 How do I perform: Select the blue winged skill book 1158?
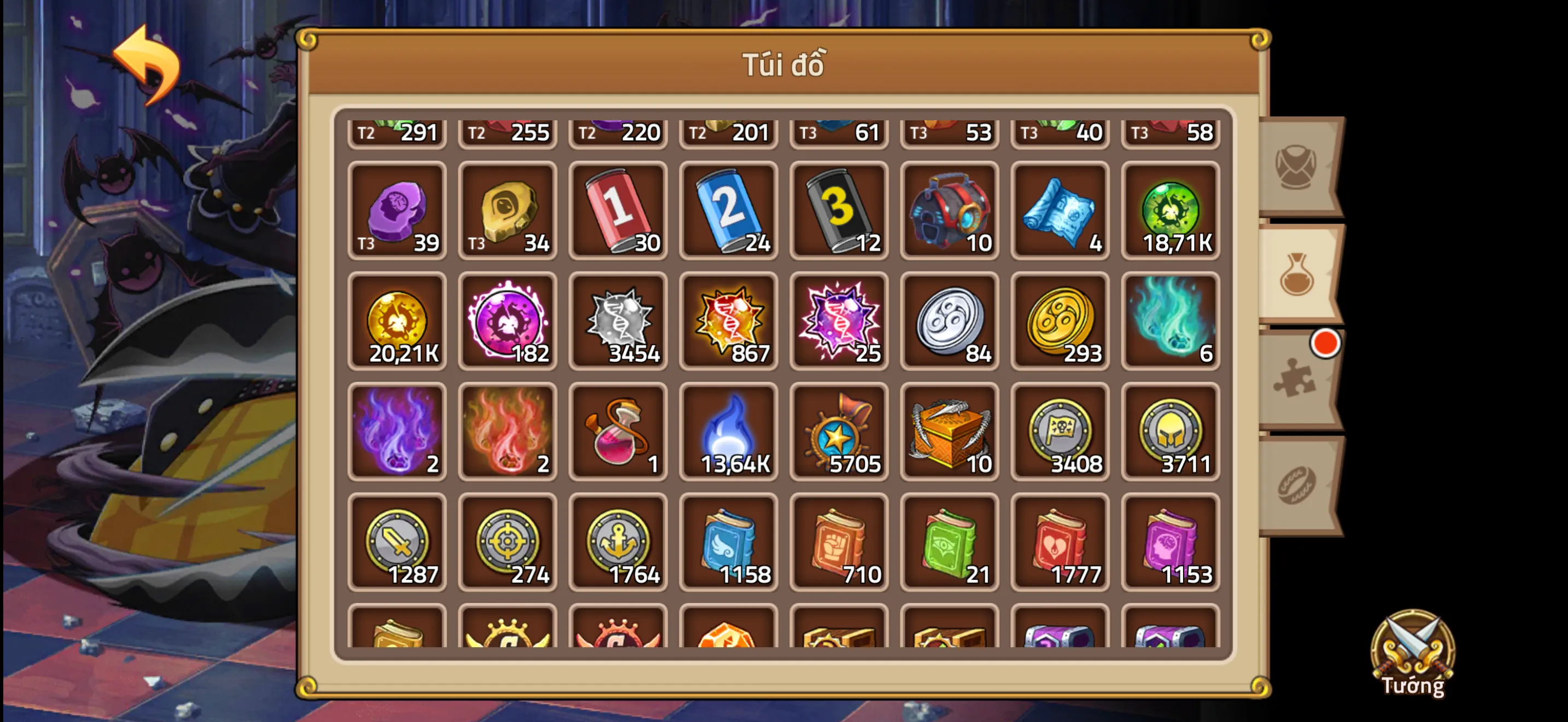click(x=729, y=542)
